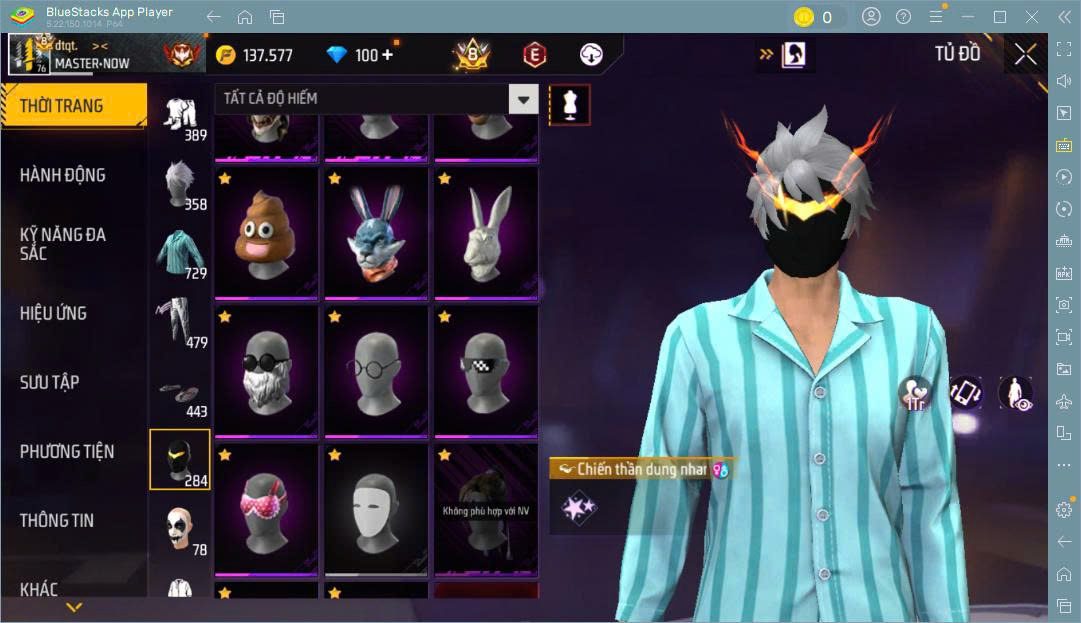Select the plain white face mask
This screenshot has width=1081, height=623.
click(375, 510)
